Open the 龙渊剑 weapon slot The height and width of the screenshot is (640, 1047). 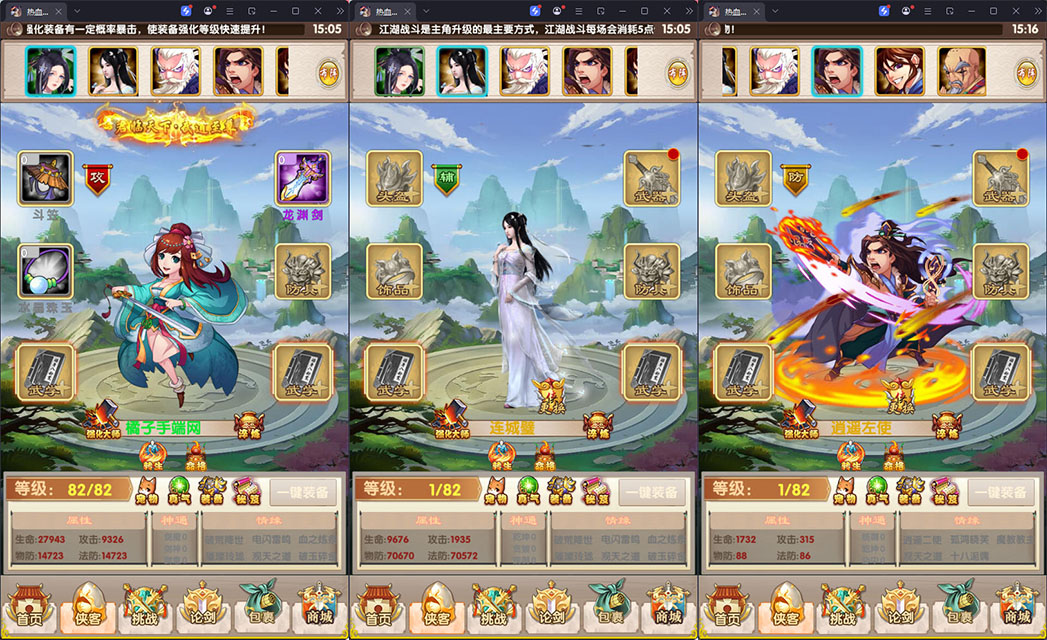(302, 179)
